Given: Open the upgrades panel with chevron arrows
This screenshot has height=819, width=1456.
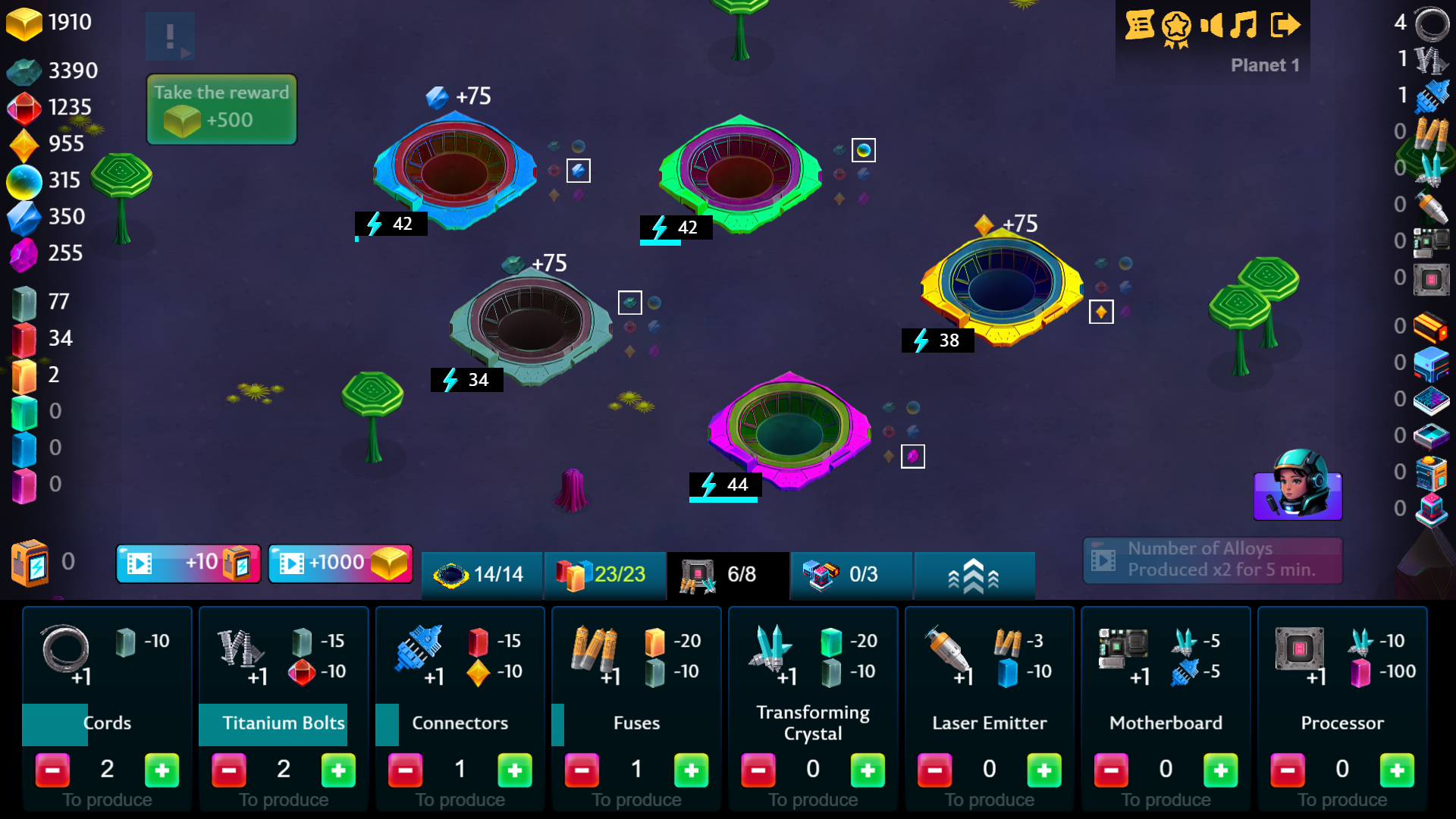Looking at the screenshot, I should pos(974,575).
